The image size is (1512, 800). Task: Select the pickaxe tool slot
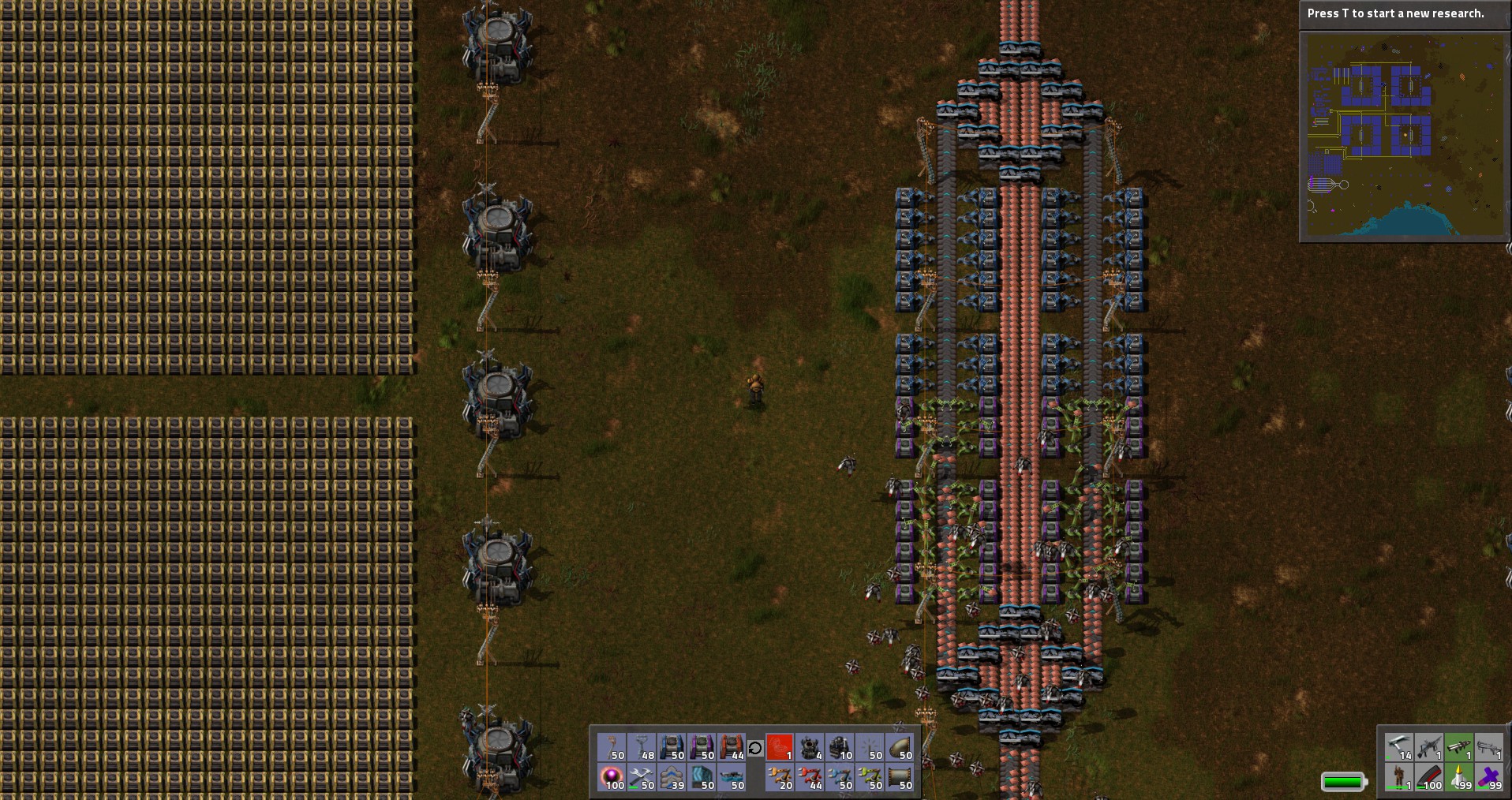[x=1399, y=747]
